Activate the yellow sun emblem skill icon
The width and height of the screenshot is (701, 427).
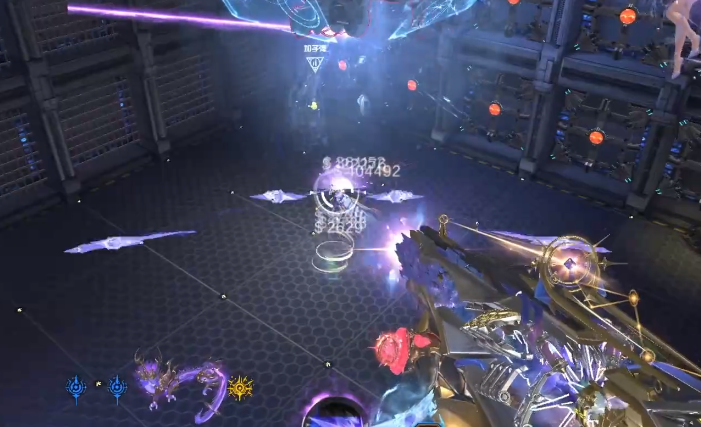click(240, 387)
